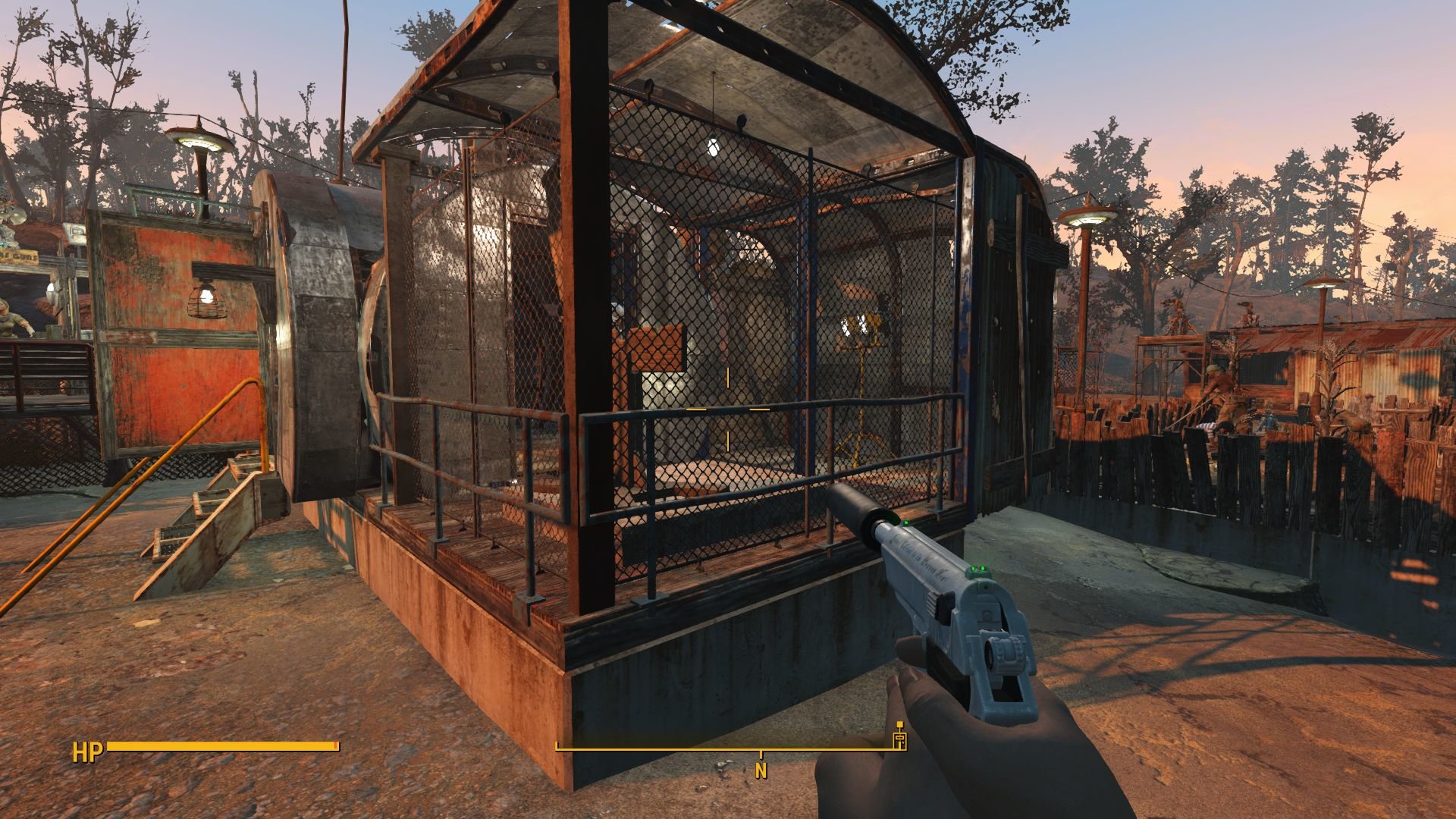Viewport: 1456px width, 819px height.
Task: Select the crosshair reticle at screen center
Action: click(x=728, y=409)
